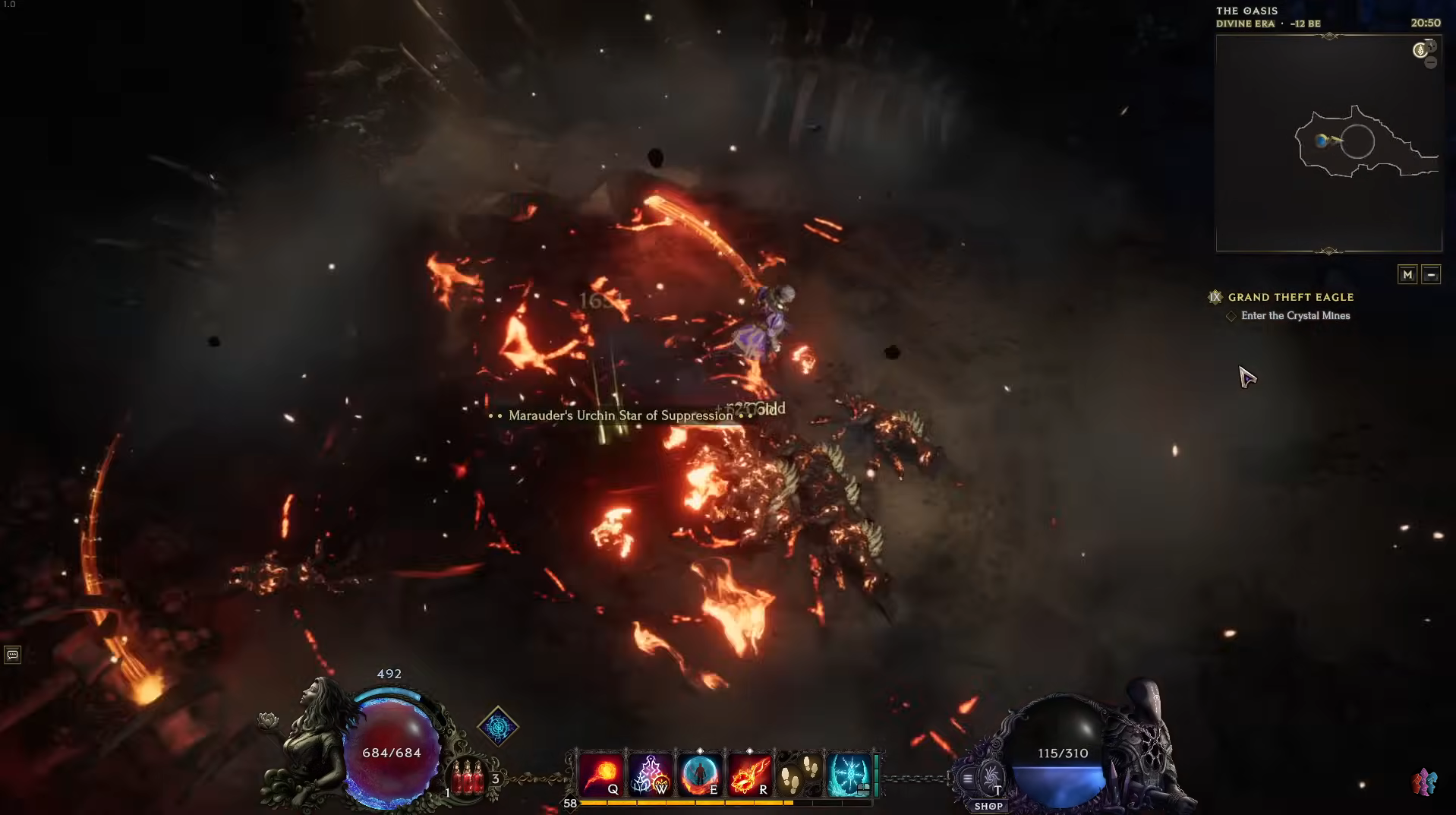Trigger the flaming comet skill on R
1456x815 pixels.
tap(750, 775)
